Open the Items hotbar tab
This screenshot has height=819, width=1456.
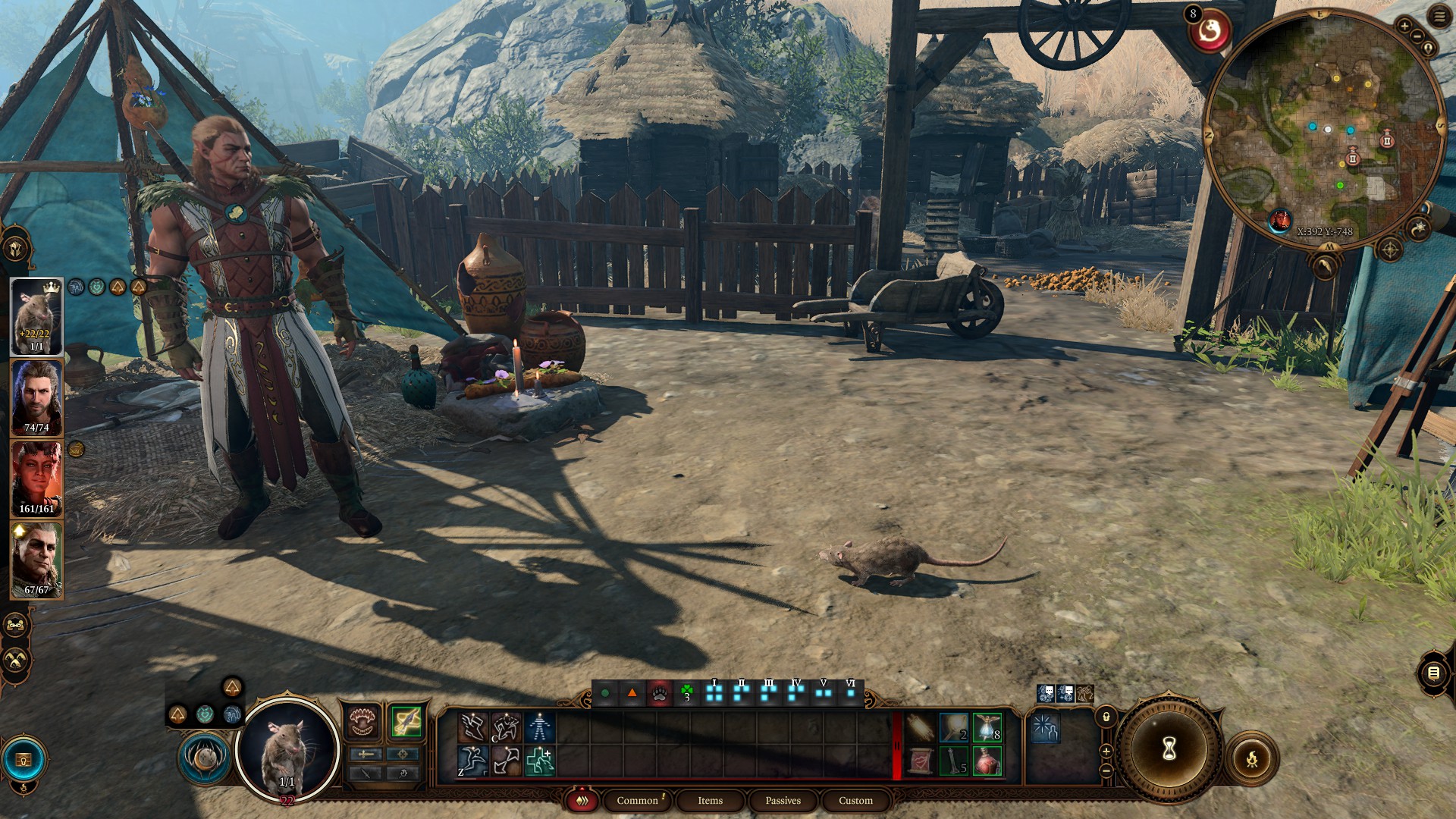(x=710, y=801)
